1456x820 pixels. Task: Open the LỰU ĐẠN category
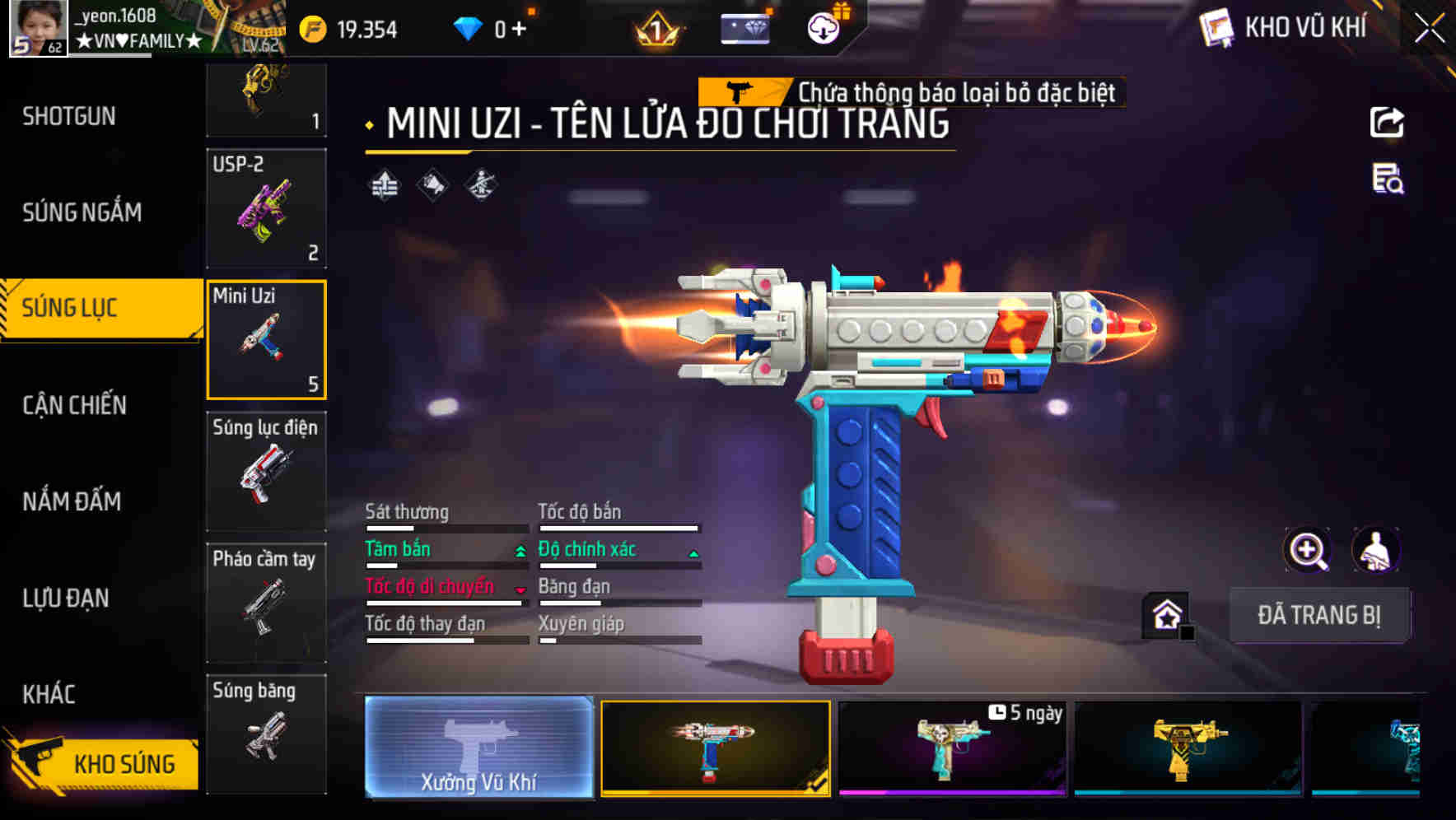click(x=66, y=599)
